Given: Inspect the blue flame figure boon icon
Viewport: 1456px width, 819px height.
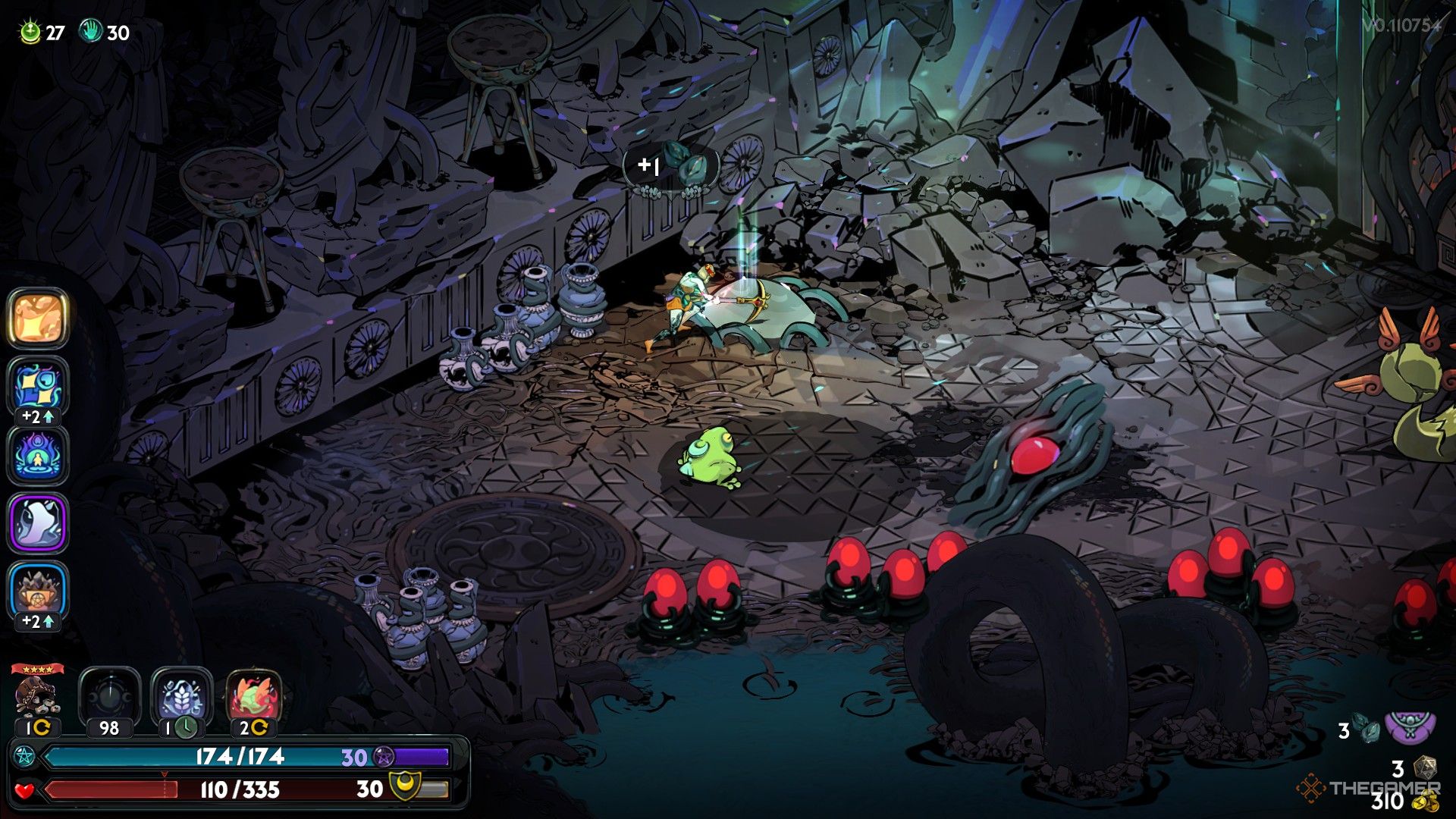Looking at the screenshot, I should [x=38, y=455].
